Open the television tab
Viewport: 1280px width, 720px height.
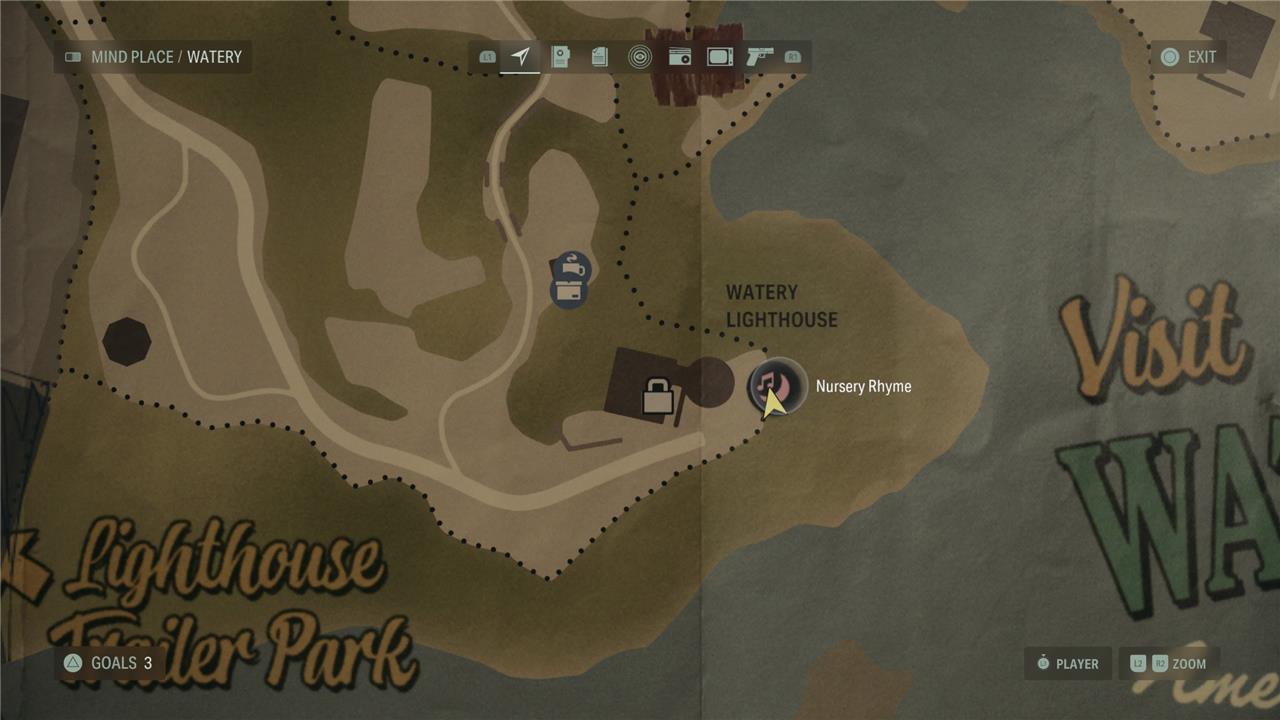click(720, 57)
